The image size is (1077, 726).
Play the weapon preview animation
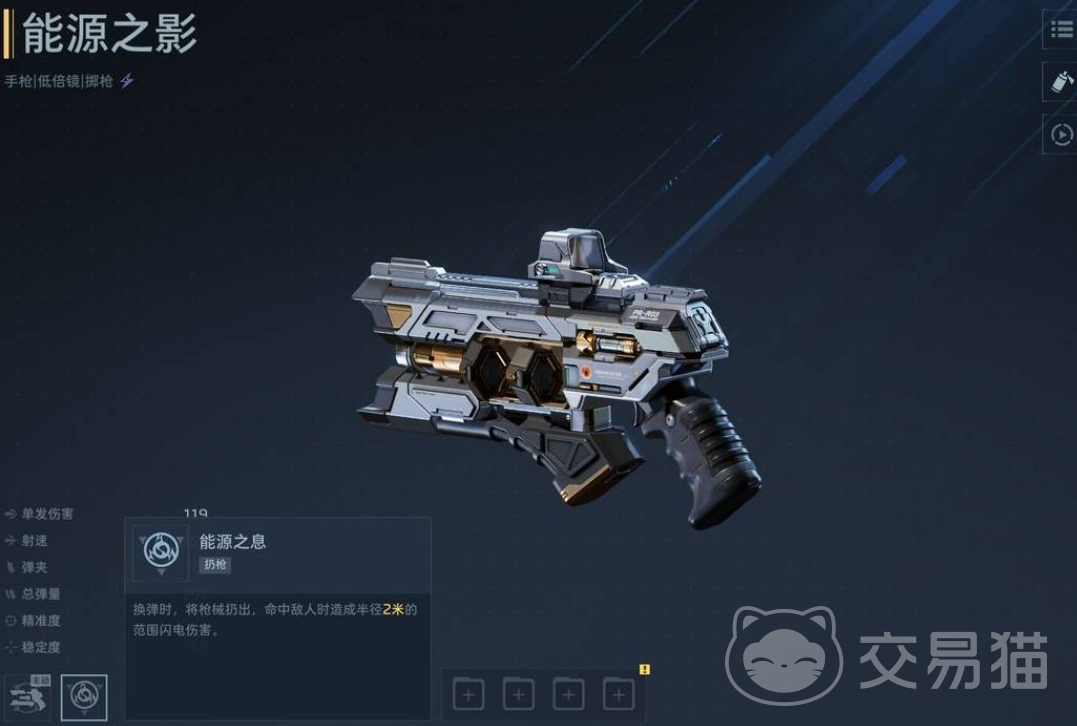coord(1061,133)
